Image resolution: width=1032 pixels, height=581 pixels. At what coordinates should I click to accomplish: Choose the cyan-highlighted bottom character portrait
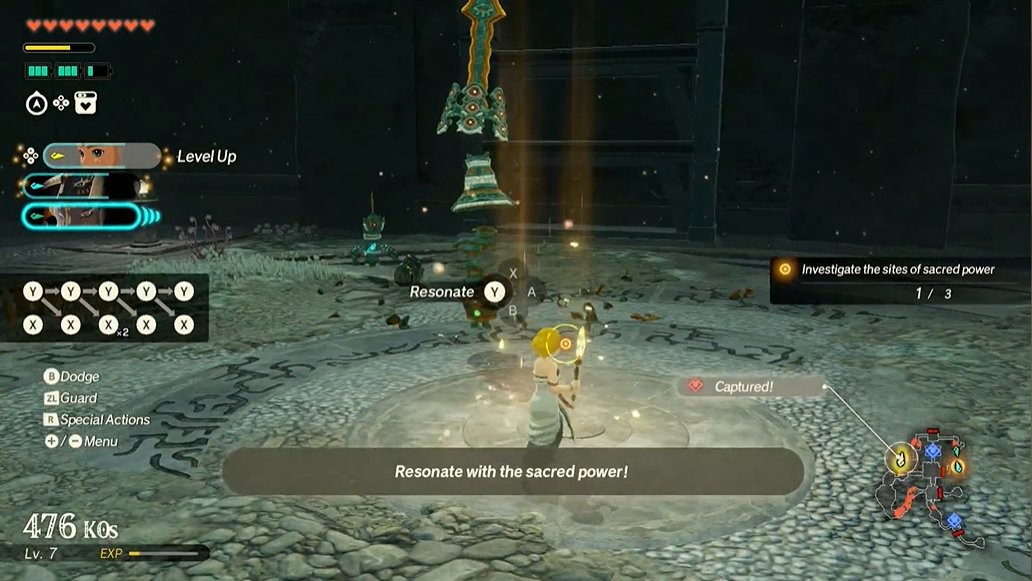click(85, 216)
